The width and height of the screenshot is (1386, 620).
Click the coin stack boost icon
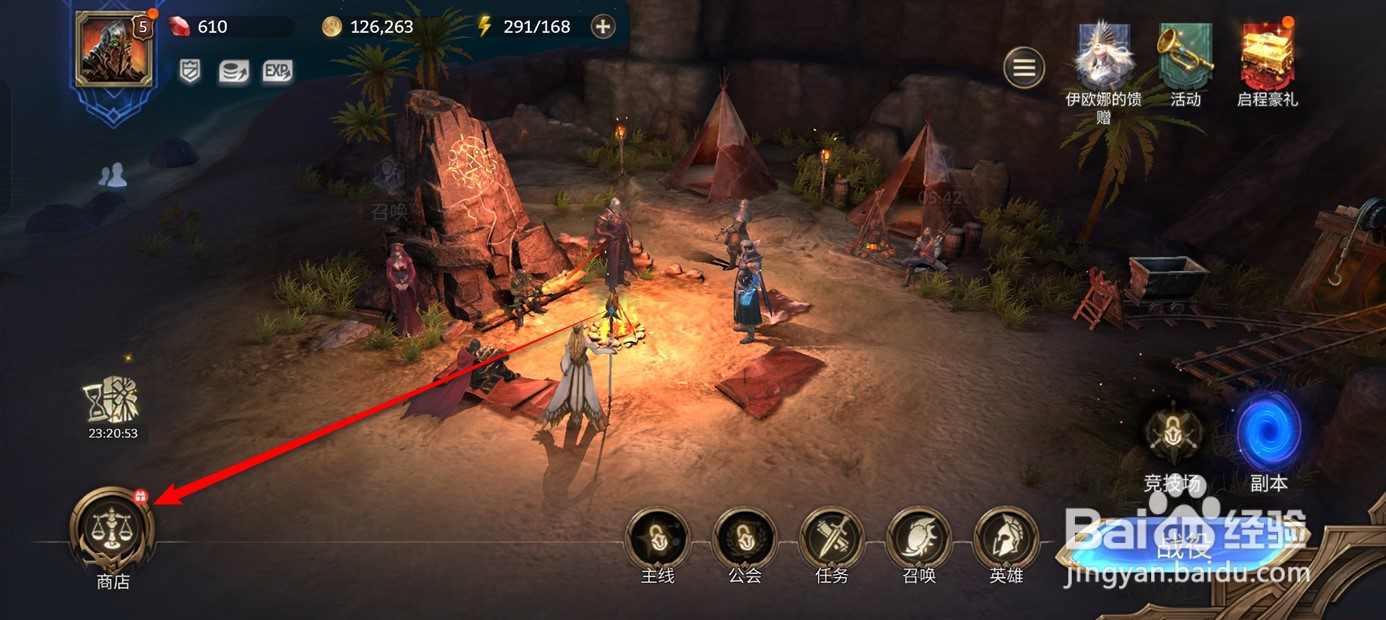(x=233, y=71)
